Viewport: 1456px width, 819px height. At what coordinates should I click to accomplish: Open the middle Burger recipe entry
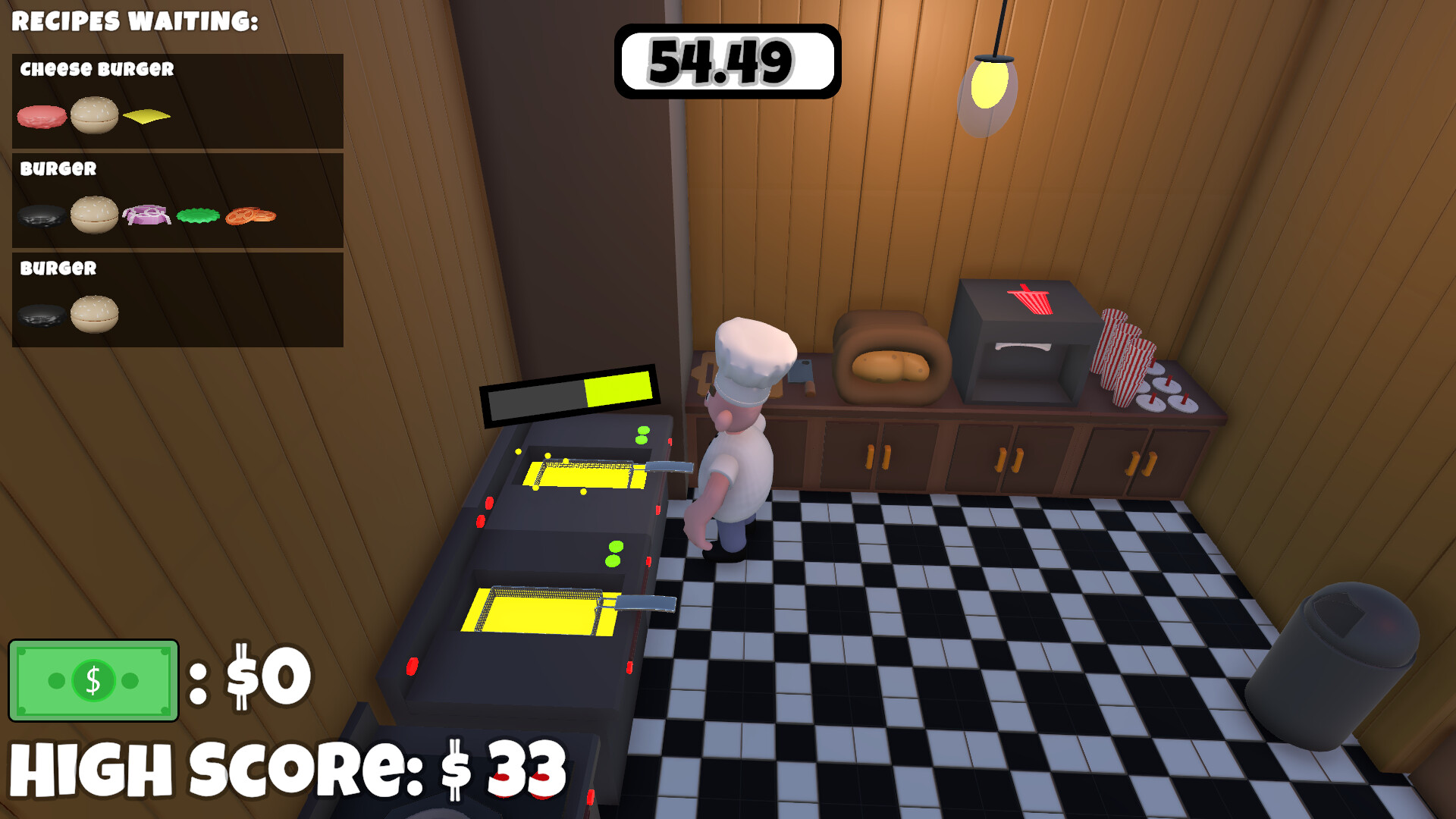177,200
